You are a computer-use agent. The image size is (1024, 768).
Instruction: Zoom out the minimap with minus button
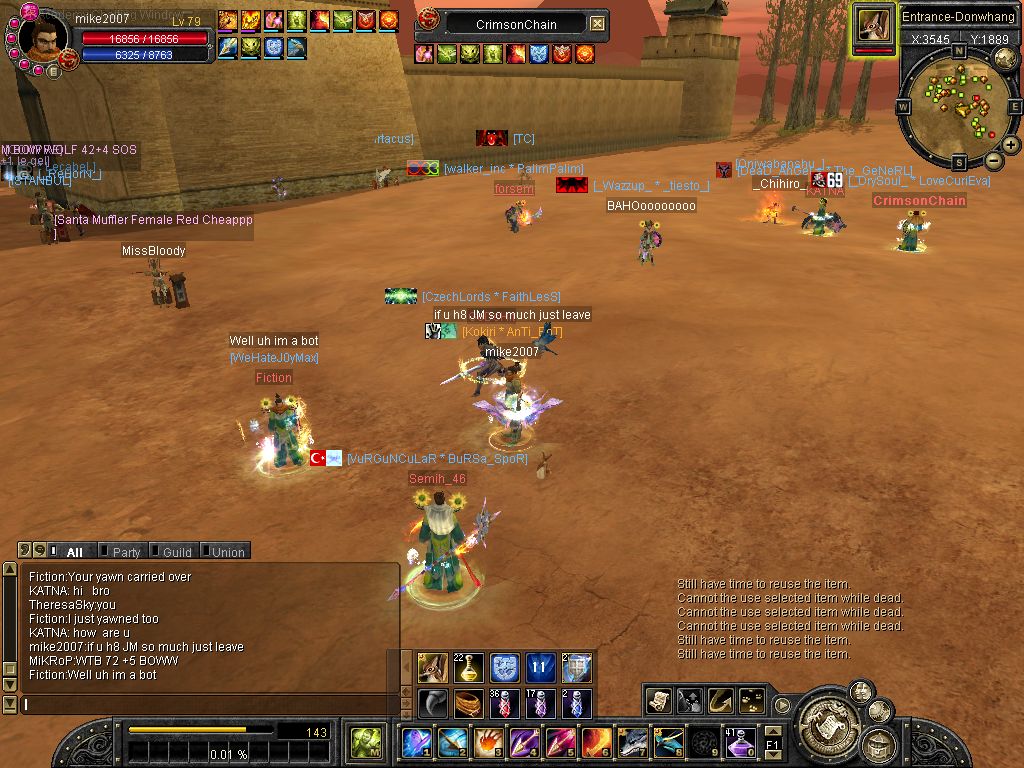click(x=993, y=160)
